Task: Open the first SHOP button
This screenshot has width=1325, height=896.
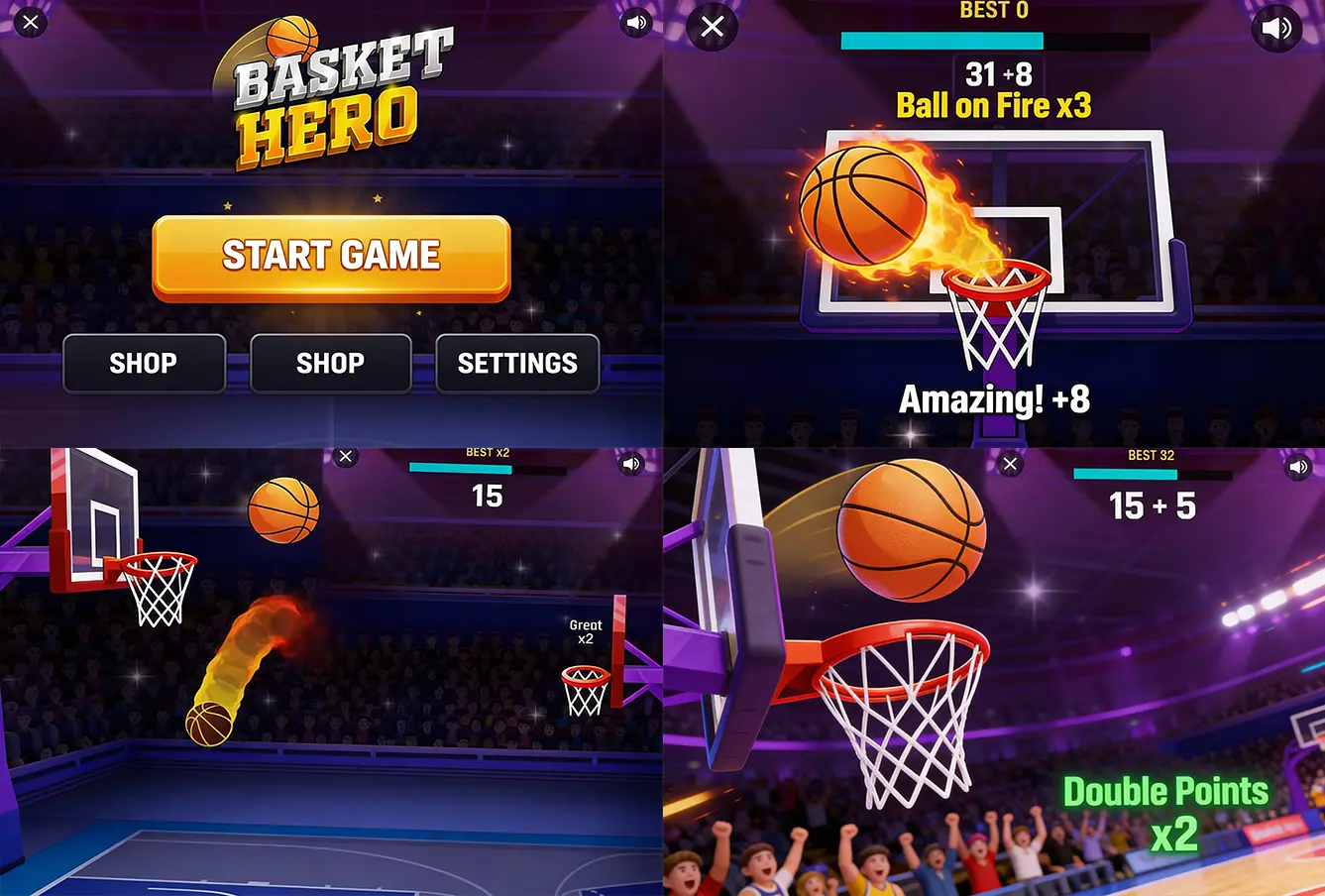Action: 144,364
